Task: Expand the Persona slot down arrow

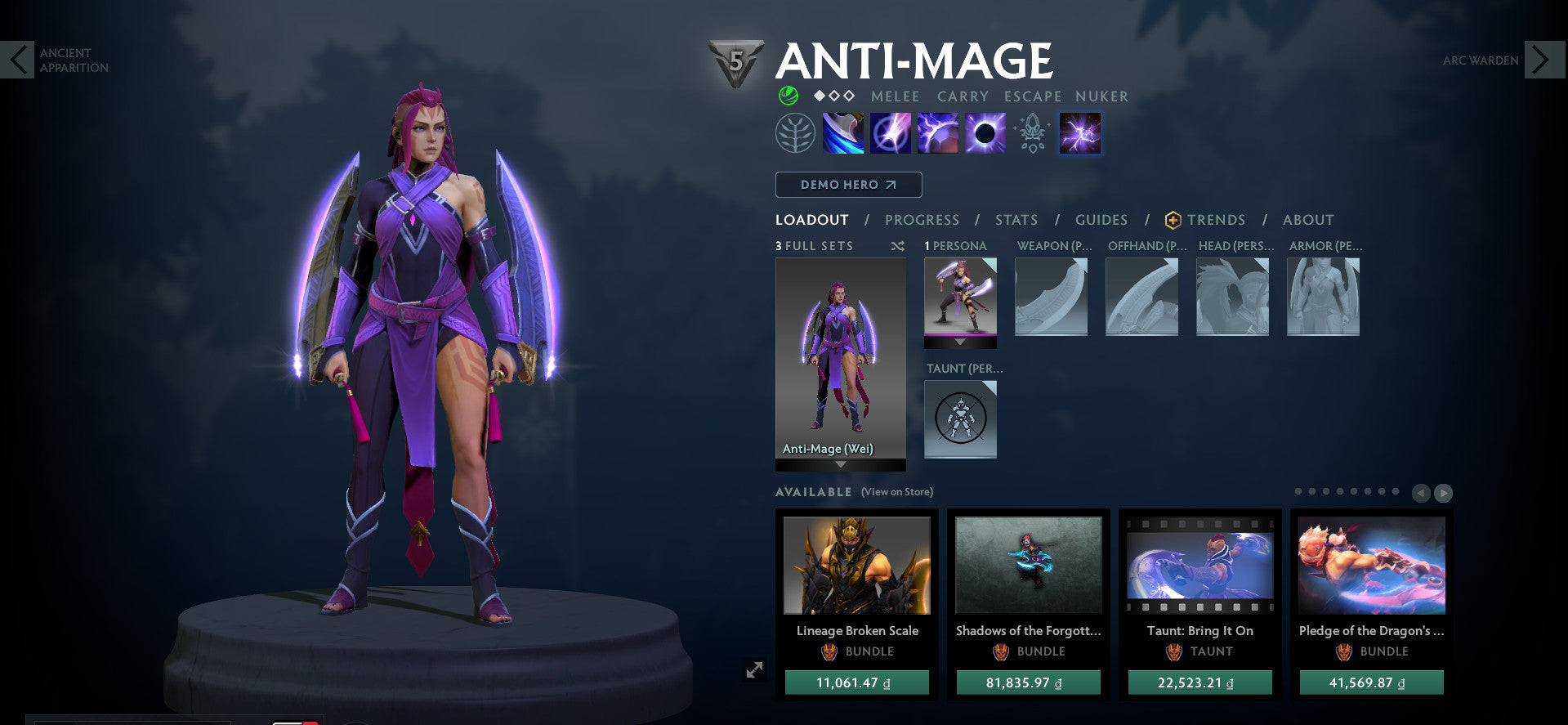Action: [960, 341]
